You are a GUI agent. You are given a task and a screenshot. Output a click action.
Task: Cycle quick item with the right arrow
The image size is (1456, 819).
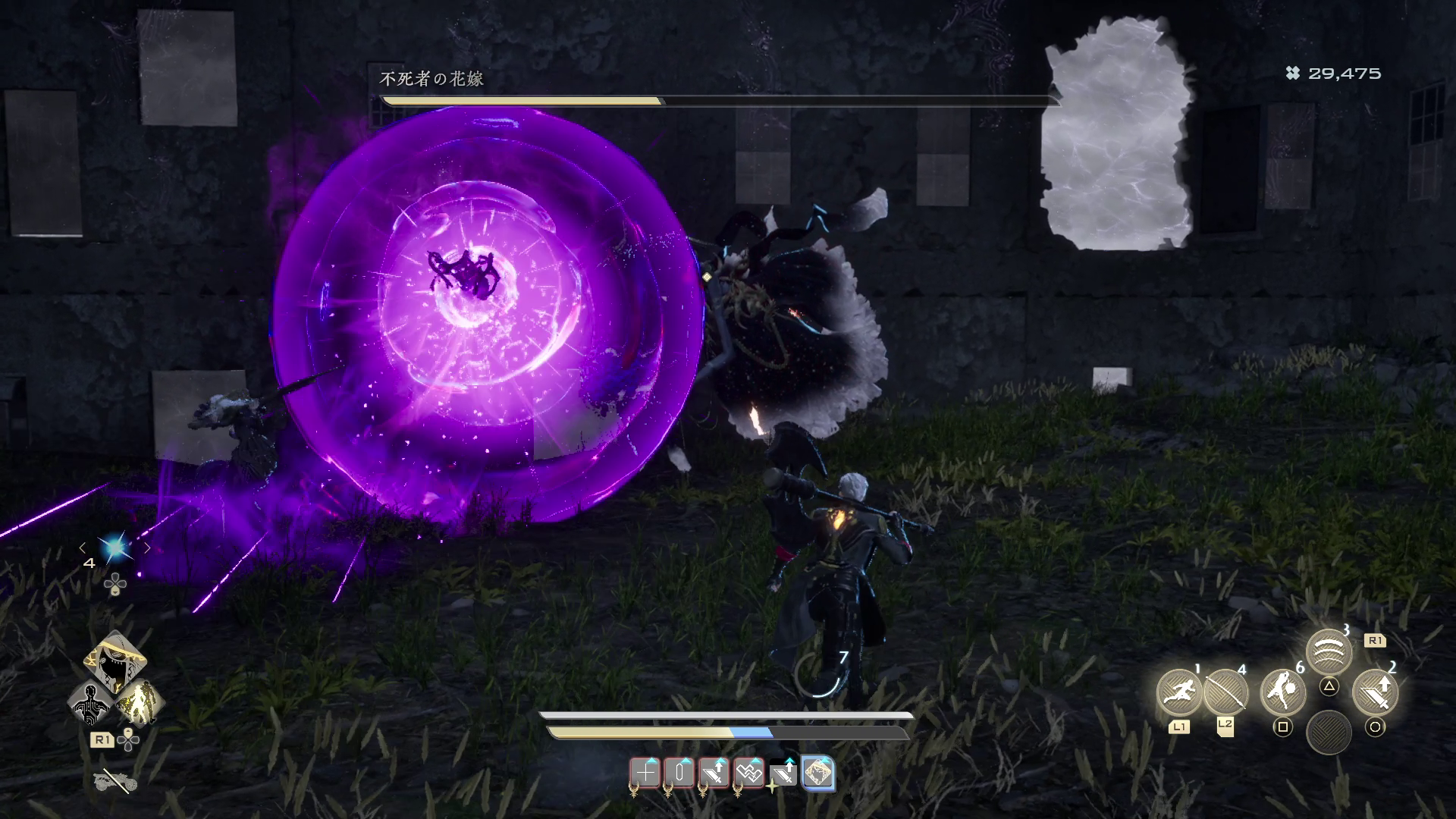[148, 547]
